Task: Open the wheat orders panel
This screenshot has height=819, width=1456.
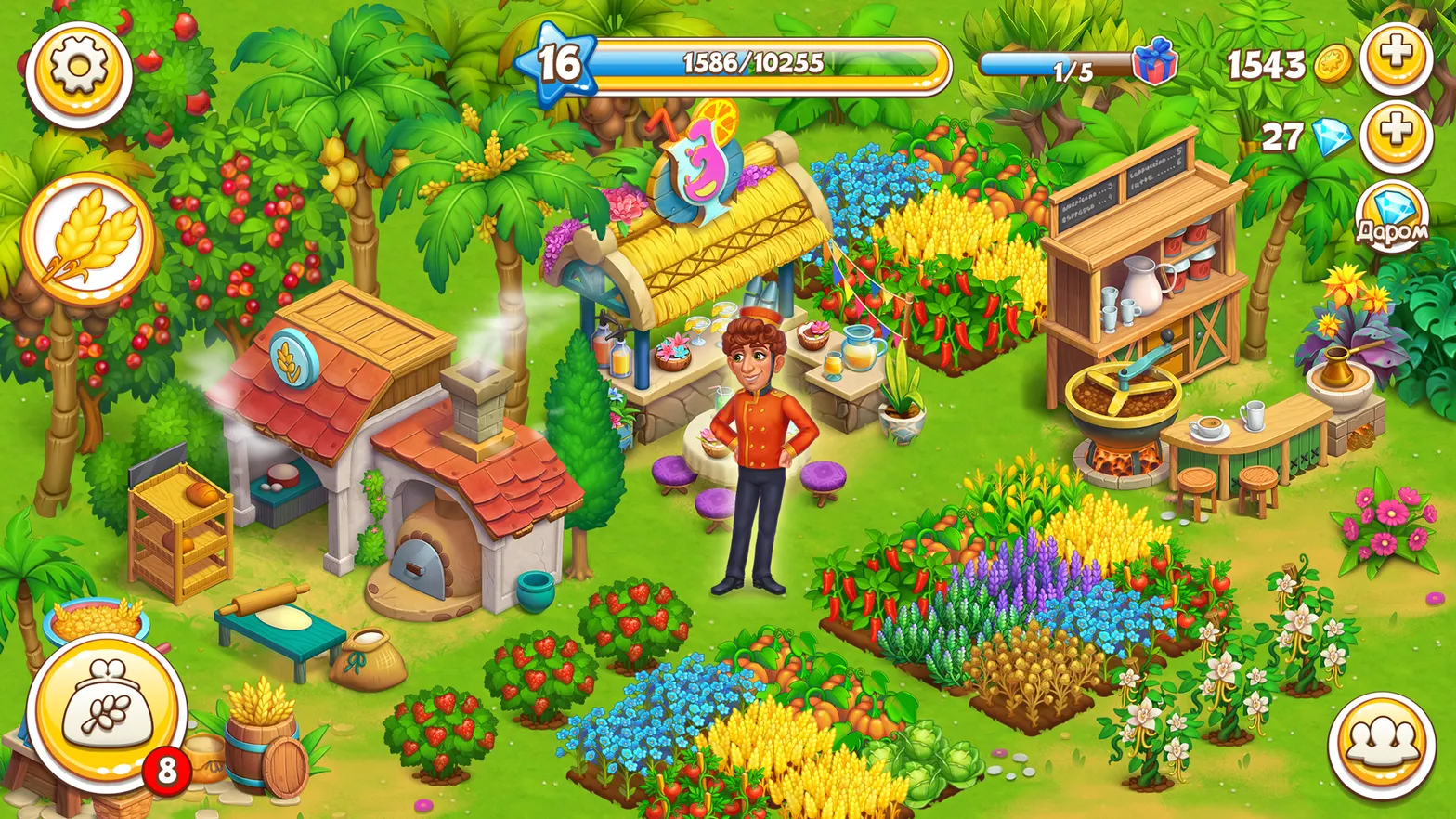Action: 82,237
